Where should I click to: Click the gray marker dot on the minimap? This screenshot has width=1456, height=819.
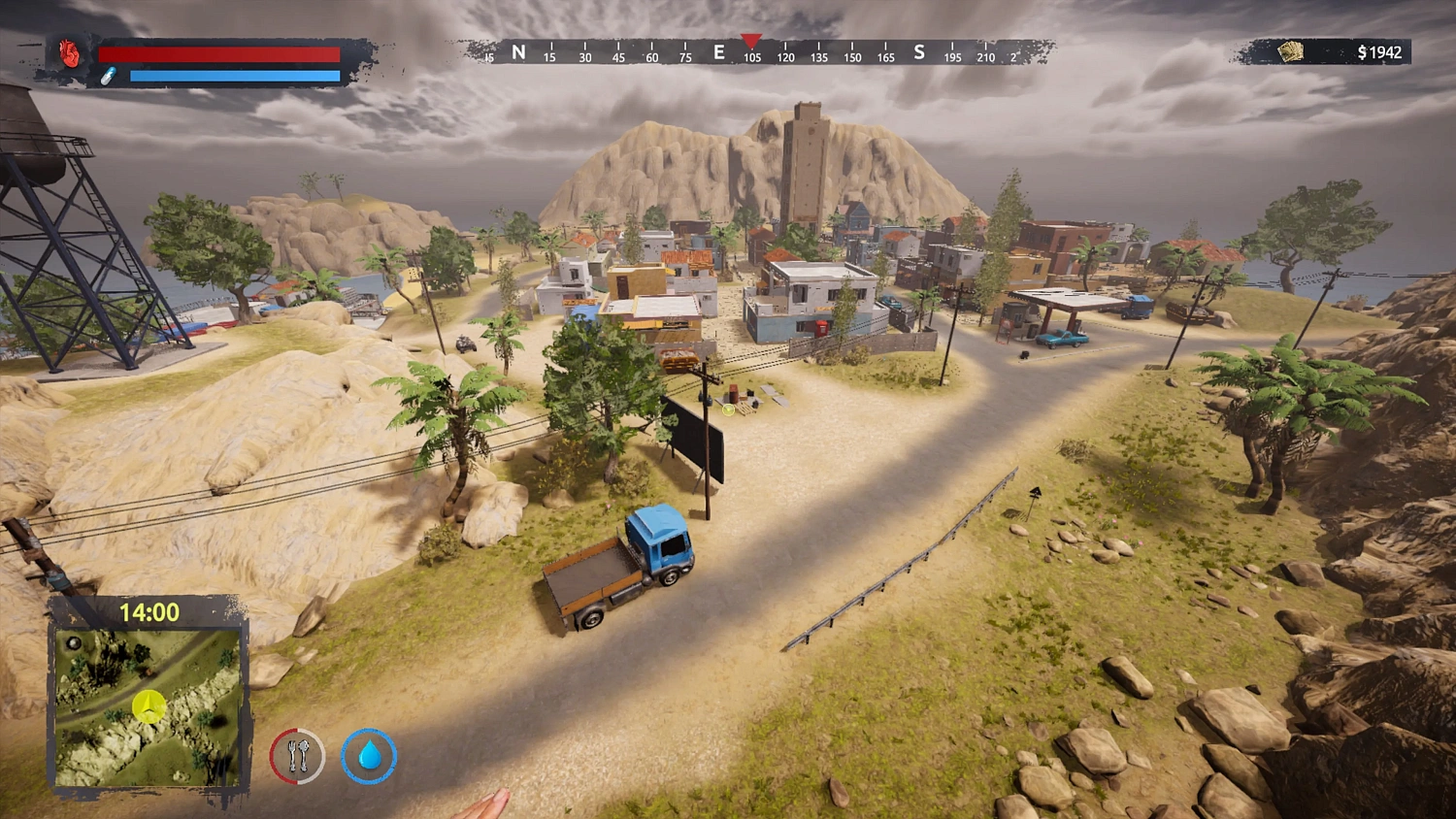(x=74, y=642)
